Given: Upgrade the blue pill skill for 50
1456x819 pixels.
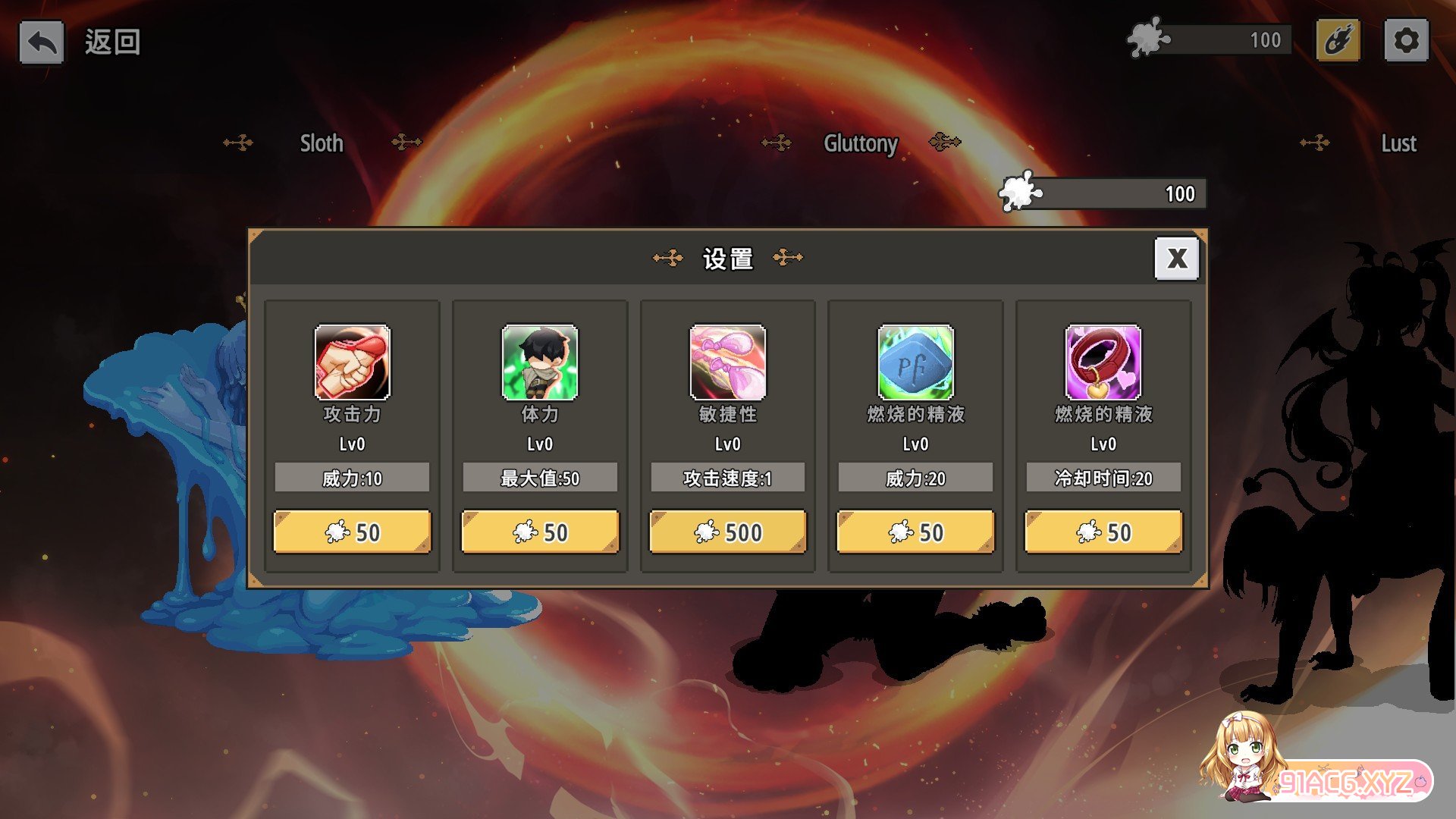Looking at the screenshot, I should [915, 532].
